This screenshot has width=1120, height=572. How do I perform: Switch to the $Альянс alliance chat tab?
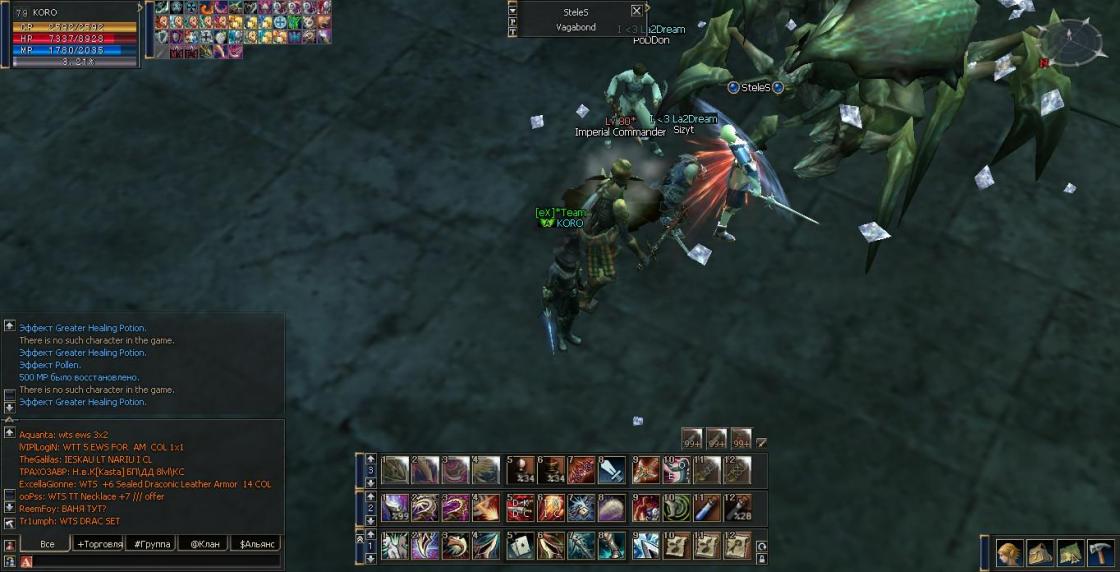(x=255, y=544)
